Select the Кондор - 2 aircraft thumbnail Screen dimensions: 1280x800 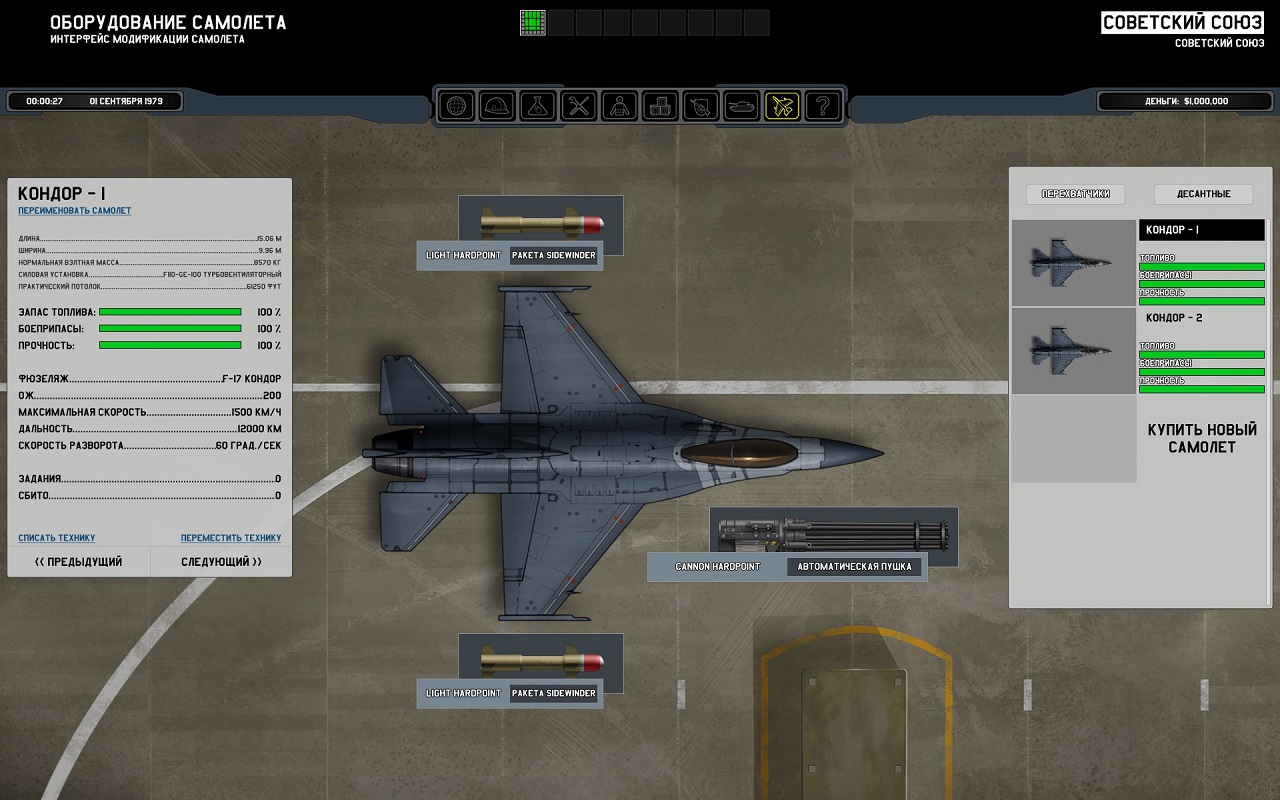tap(1073, 351)
